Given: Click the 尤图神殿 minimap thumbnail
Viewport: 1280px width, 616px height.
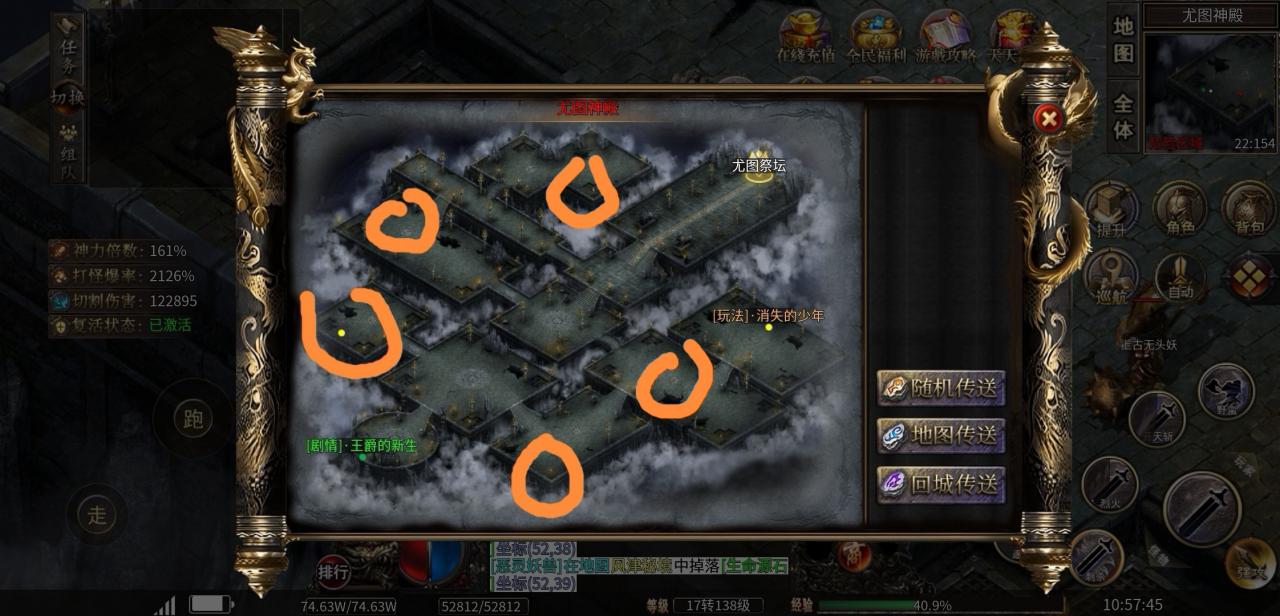Looking at the screenshot, I should point(1210,92).
